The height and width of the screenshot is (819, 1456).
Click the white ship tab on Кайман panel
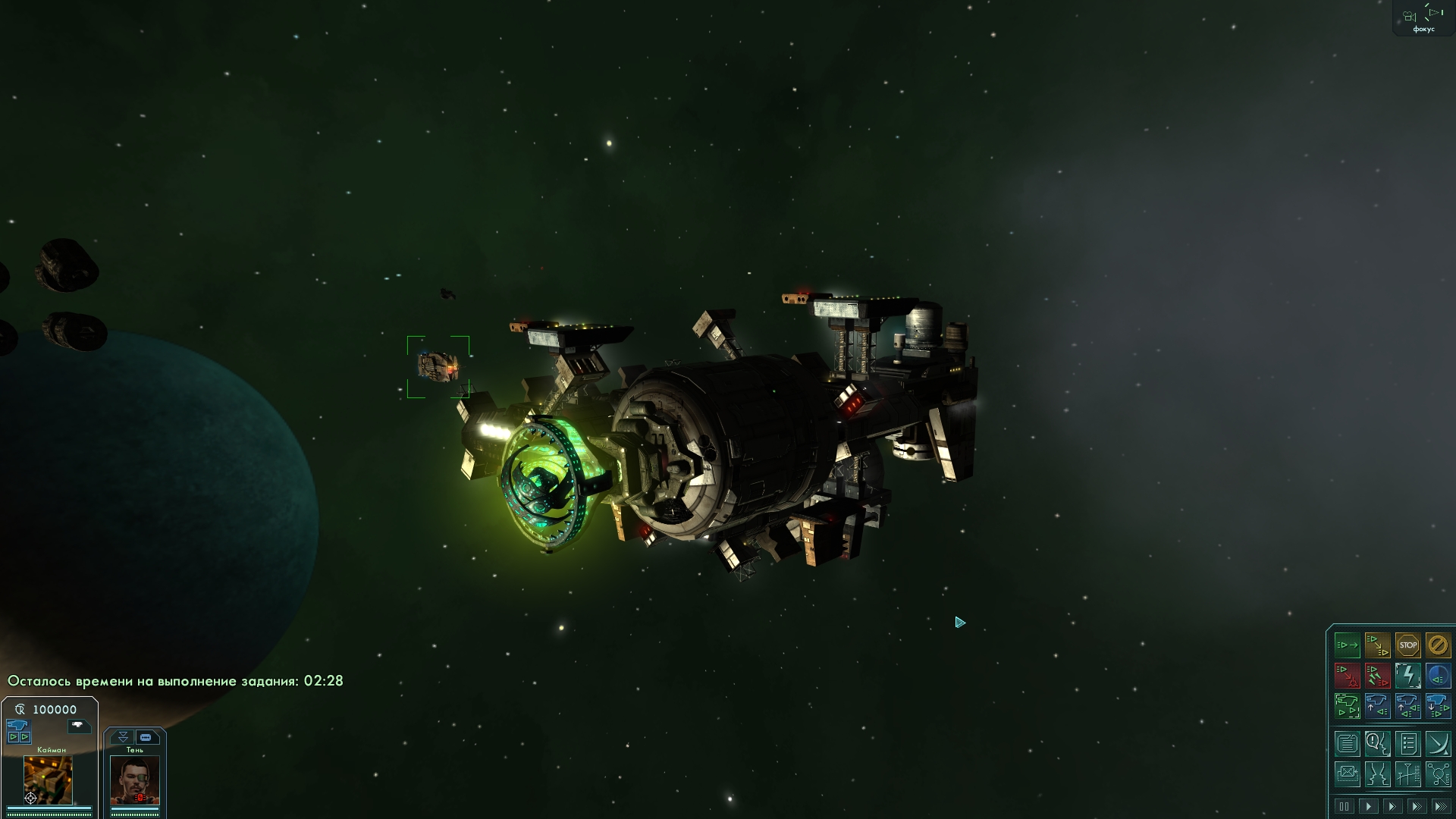tap(78, 726)
